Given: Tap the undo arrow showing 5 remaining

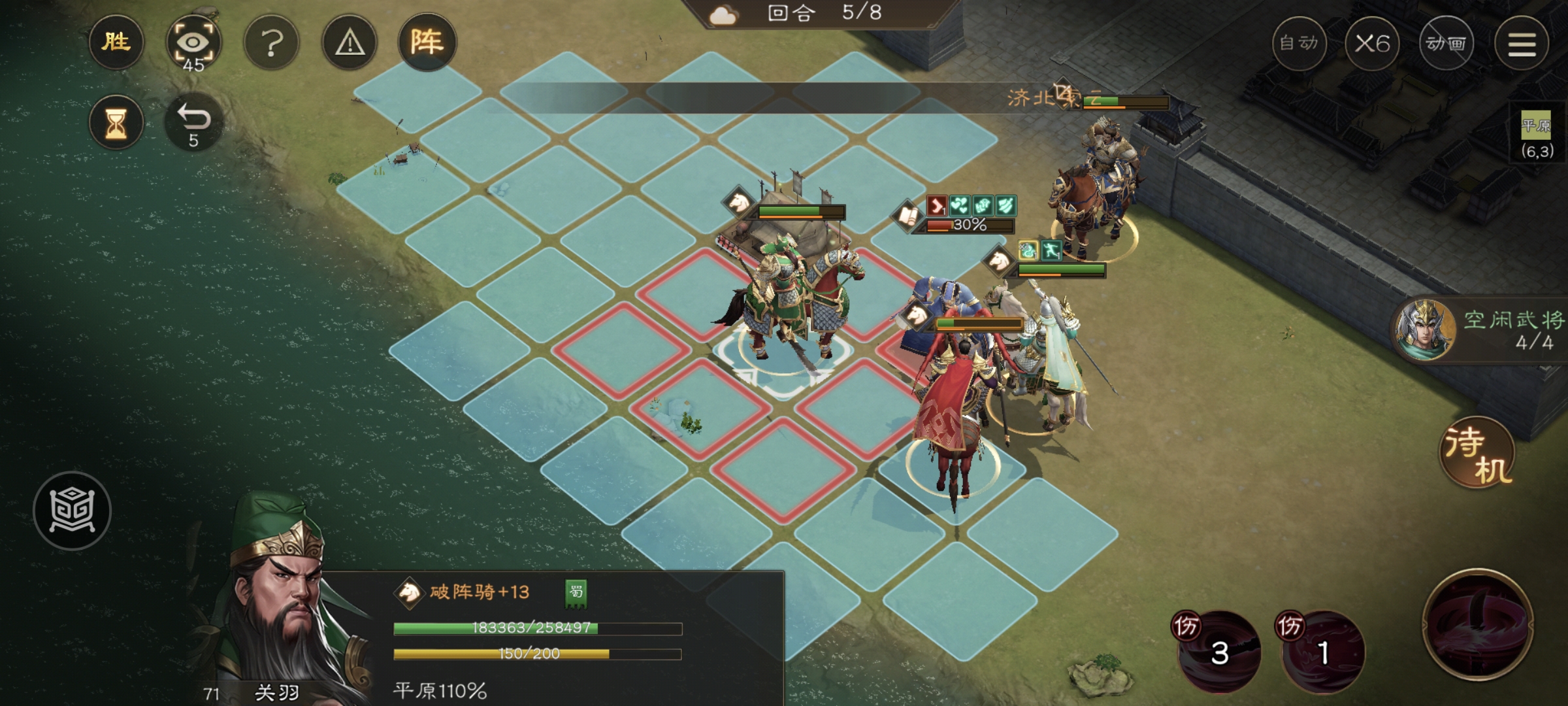Looking at the screenshot, I should tap(194, 121).
